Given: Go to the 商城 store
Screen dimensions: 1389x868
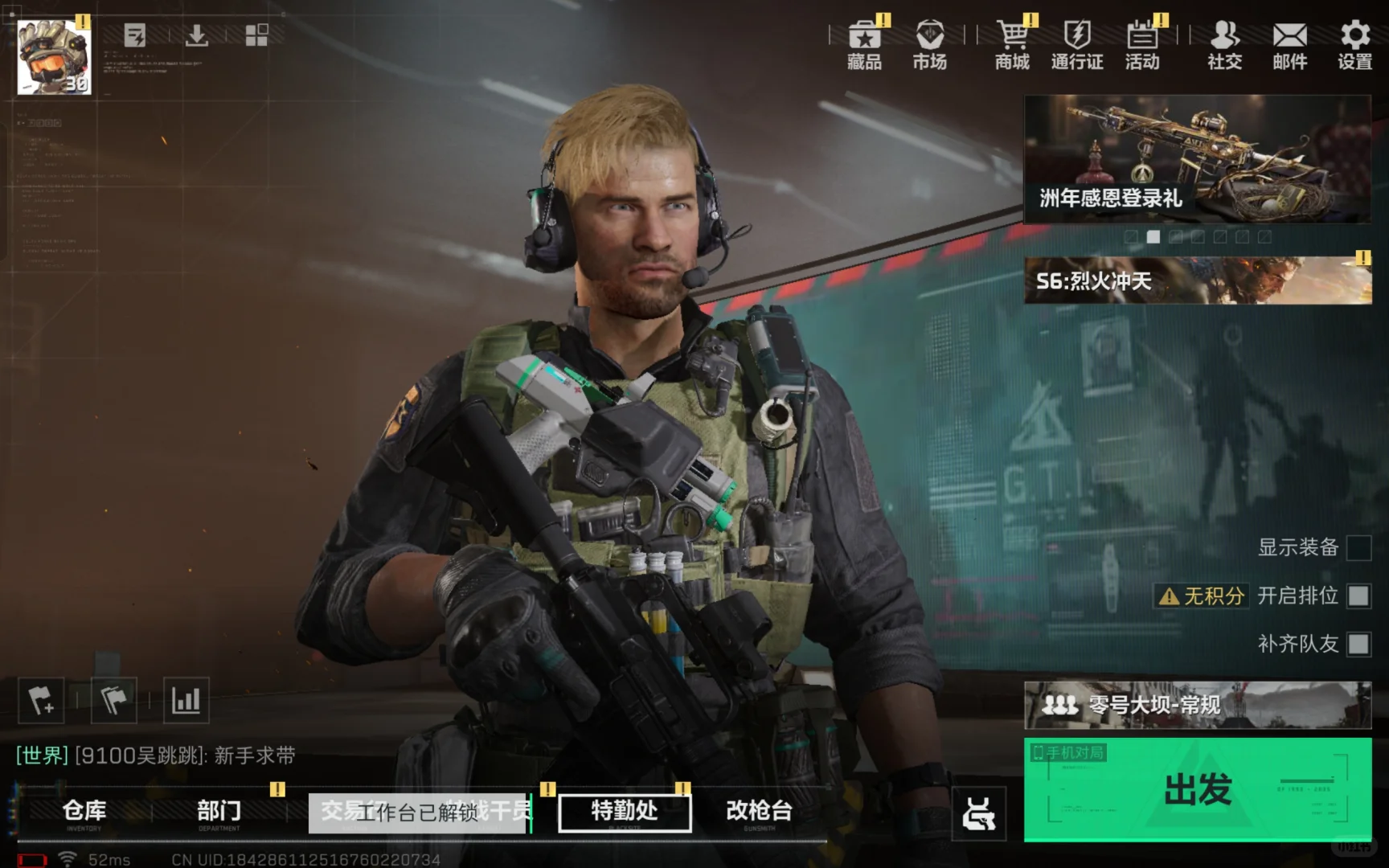Looking at the screenshot, I should click(x=1012, y=45).
